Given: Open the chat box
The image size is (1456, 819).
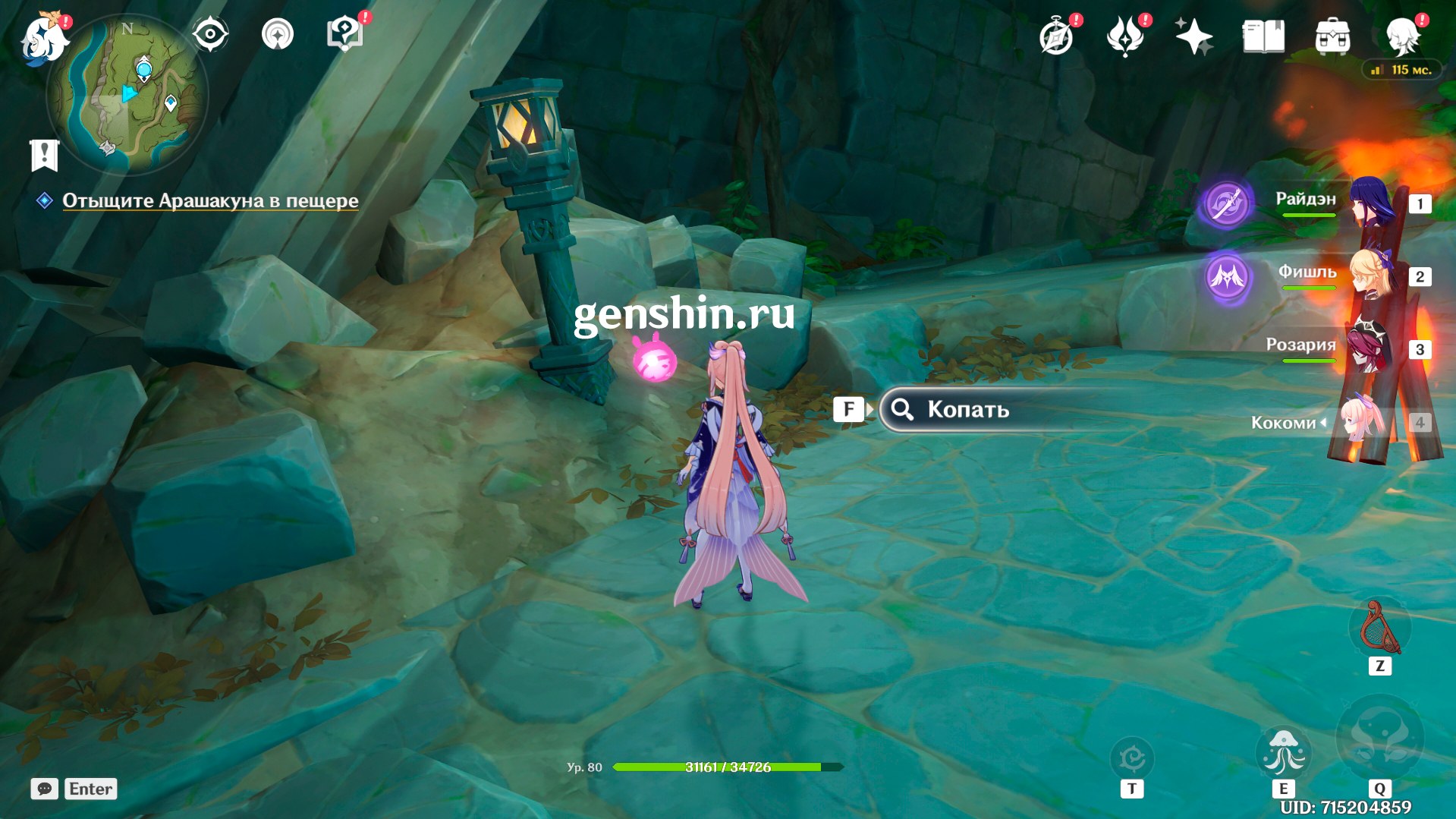Looking at the screenshot, I should point(45,789).
